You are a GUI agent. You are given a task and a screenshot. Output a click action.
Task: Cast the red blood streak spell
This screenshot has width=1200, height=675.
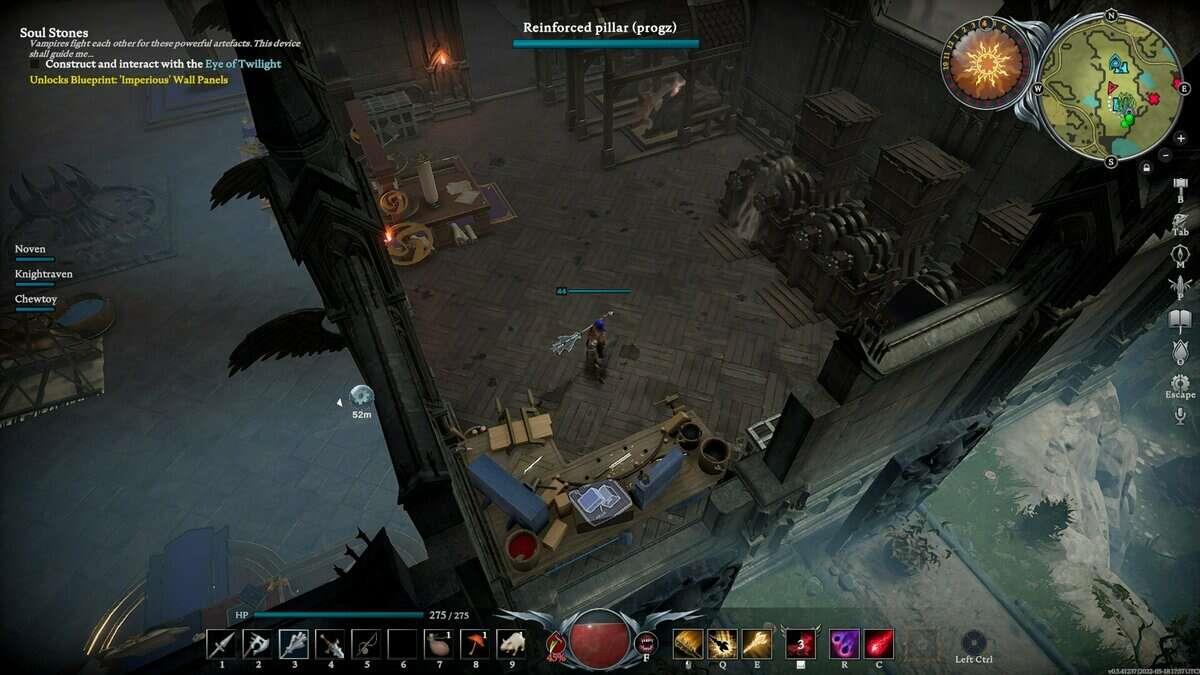click(x=878, y=644)
